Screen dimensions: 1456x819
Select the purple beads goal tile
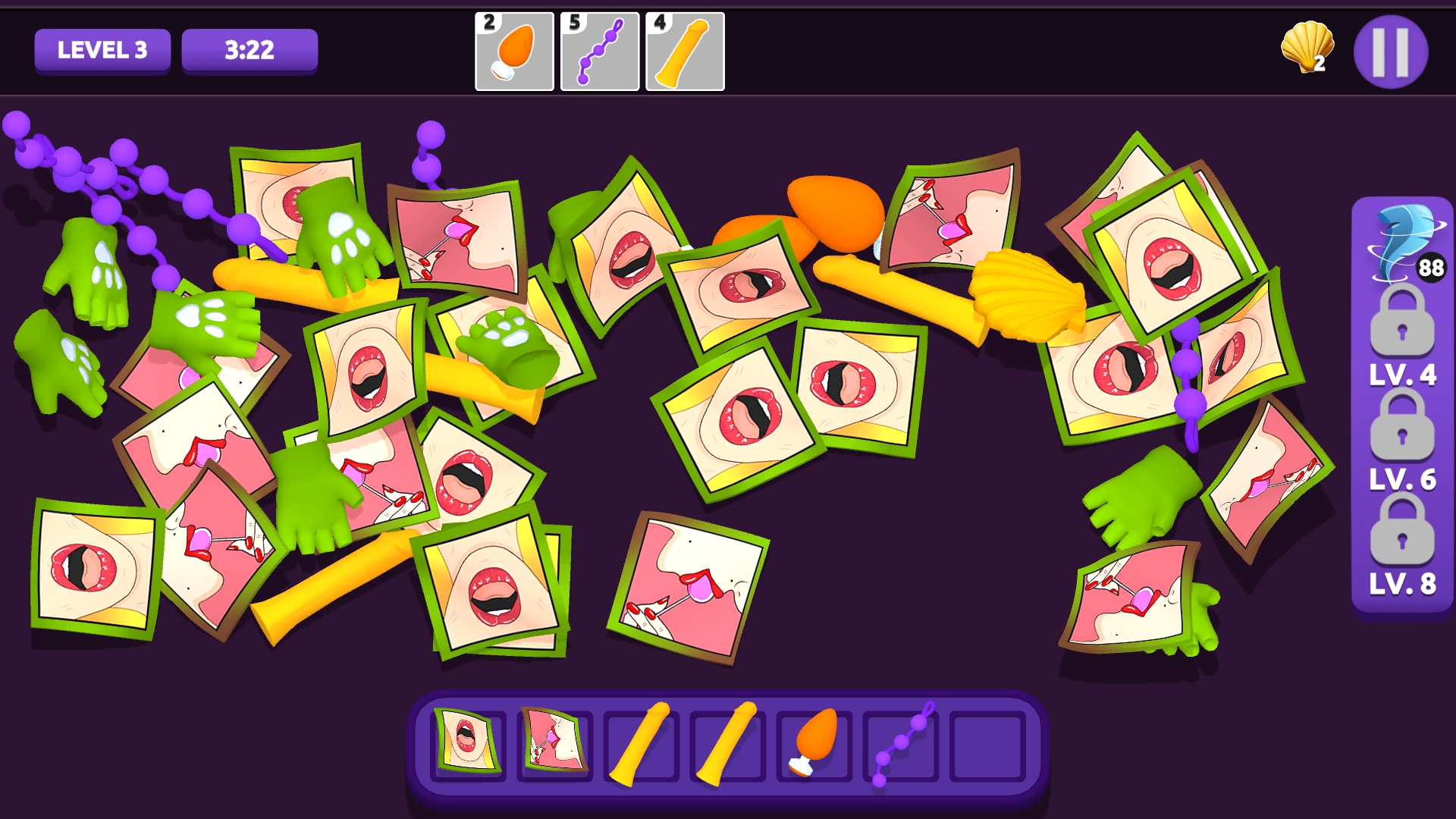tap(599, 52)
